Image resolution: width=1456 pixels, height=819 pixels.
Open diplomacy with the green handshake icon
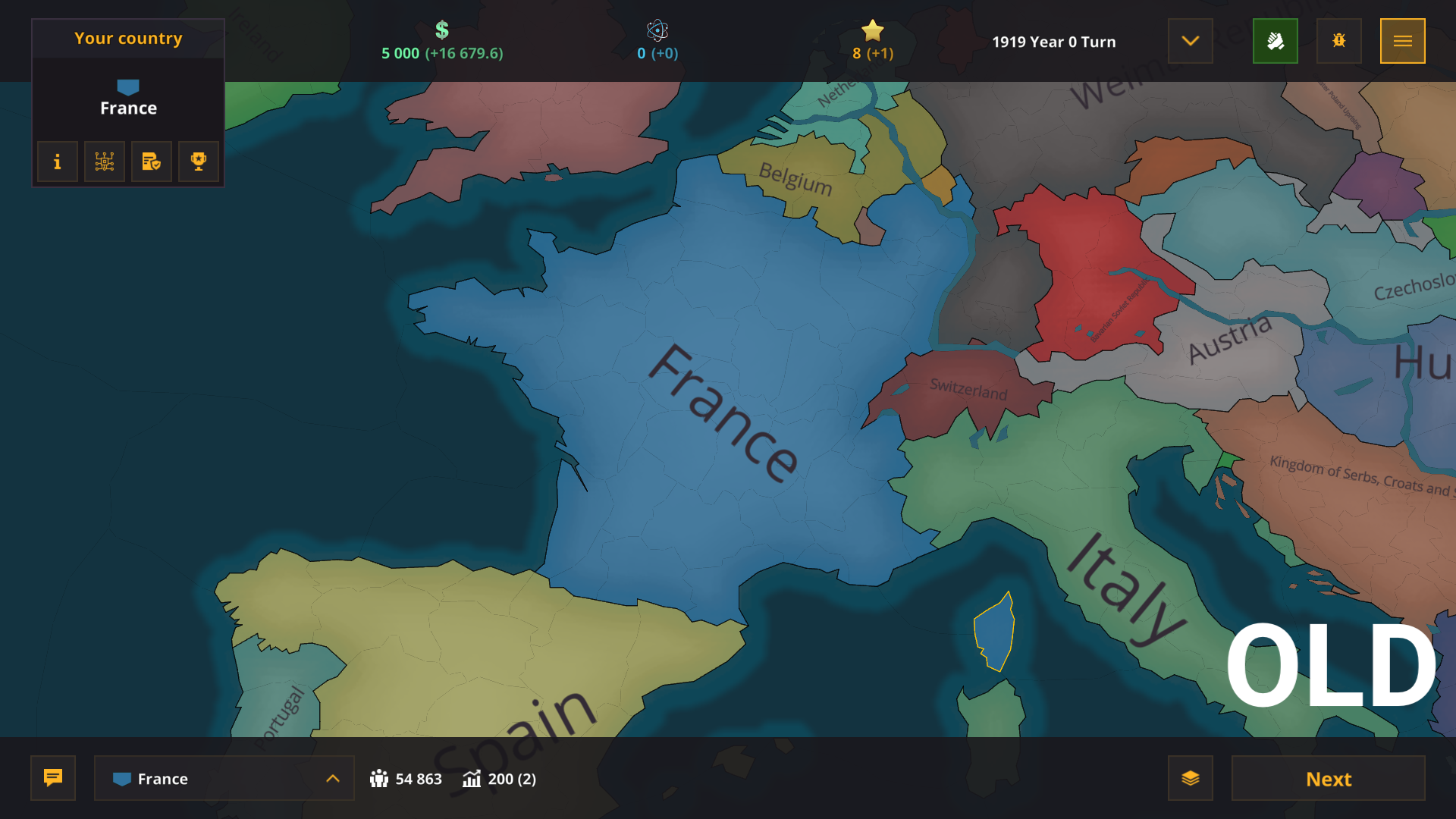tap(1275, 41)
